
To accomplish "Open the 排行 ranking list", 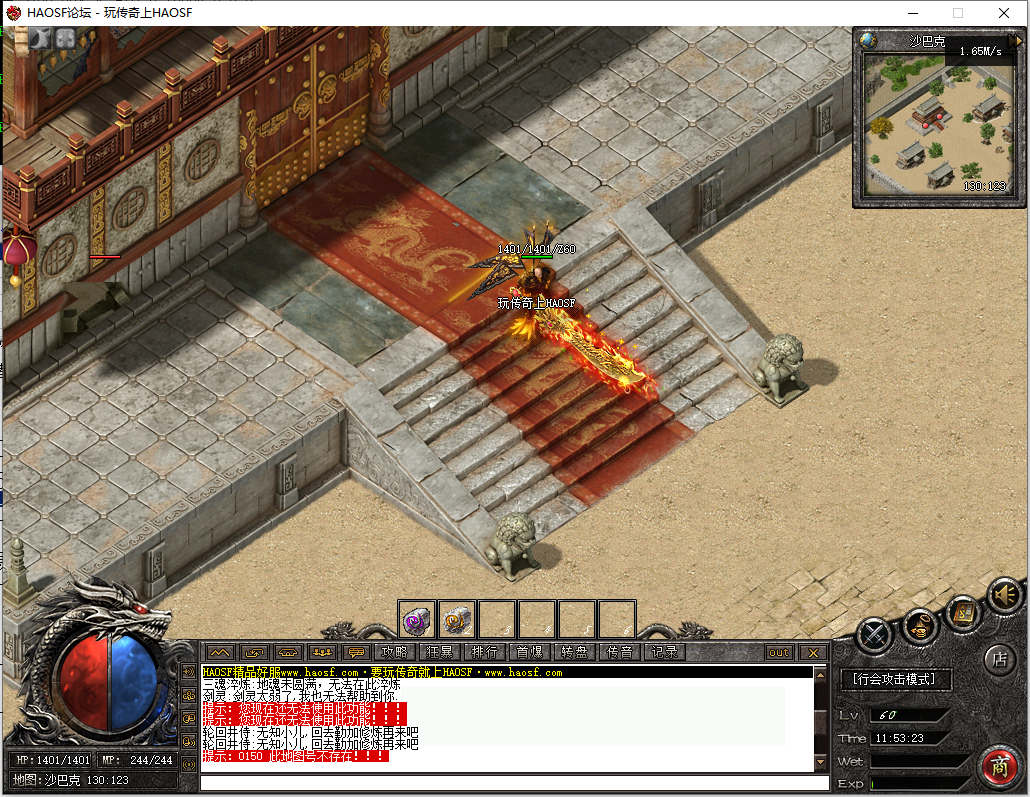I will coord(484,652).
